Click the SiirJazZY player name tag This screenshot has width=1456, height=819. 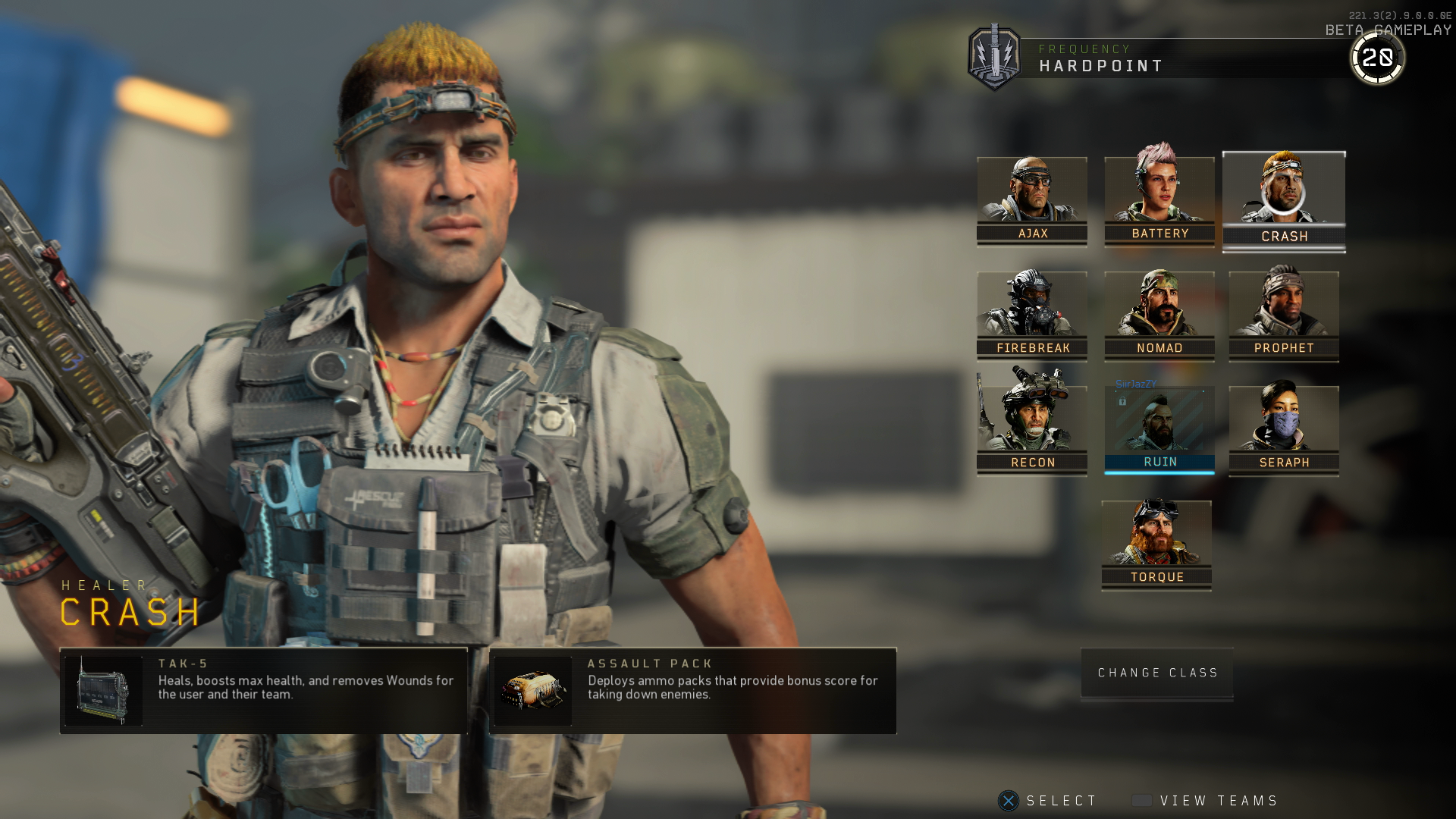(x=1135, y=384)
